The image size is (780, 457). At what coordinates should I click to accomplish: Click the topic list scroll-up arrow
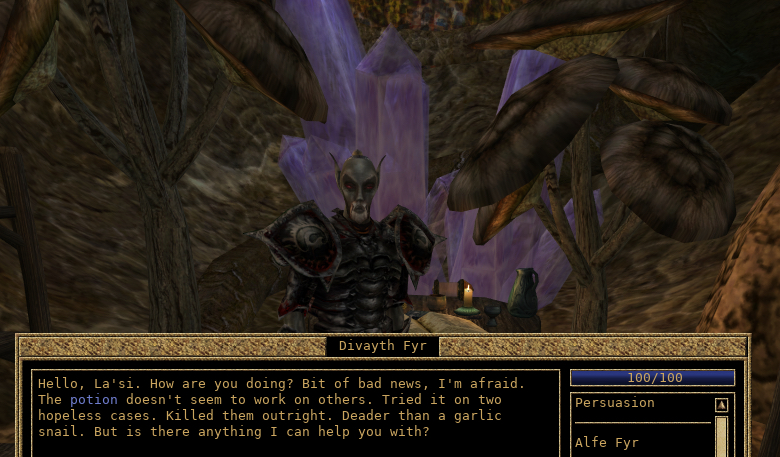coord(721,405)
